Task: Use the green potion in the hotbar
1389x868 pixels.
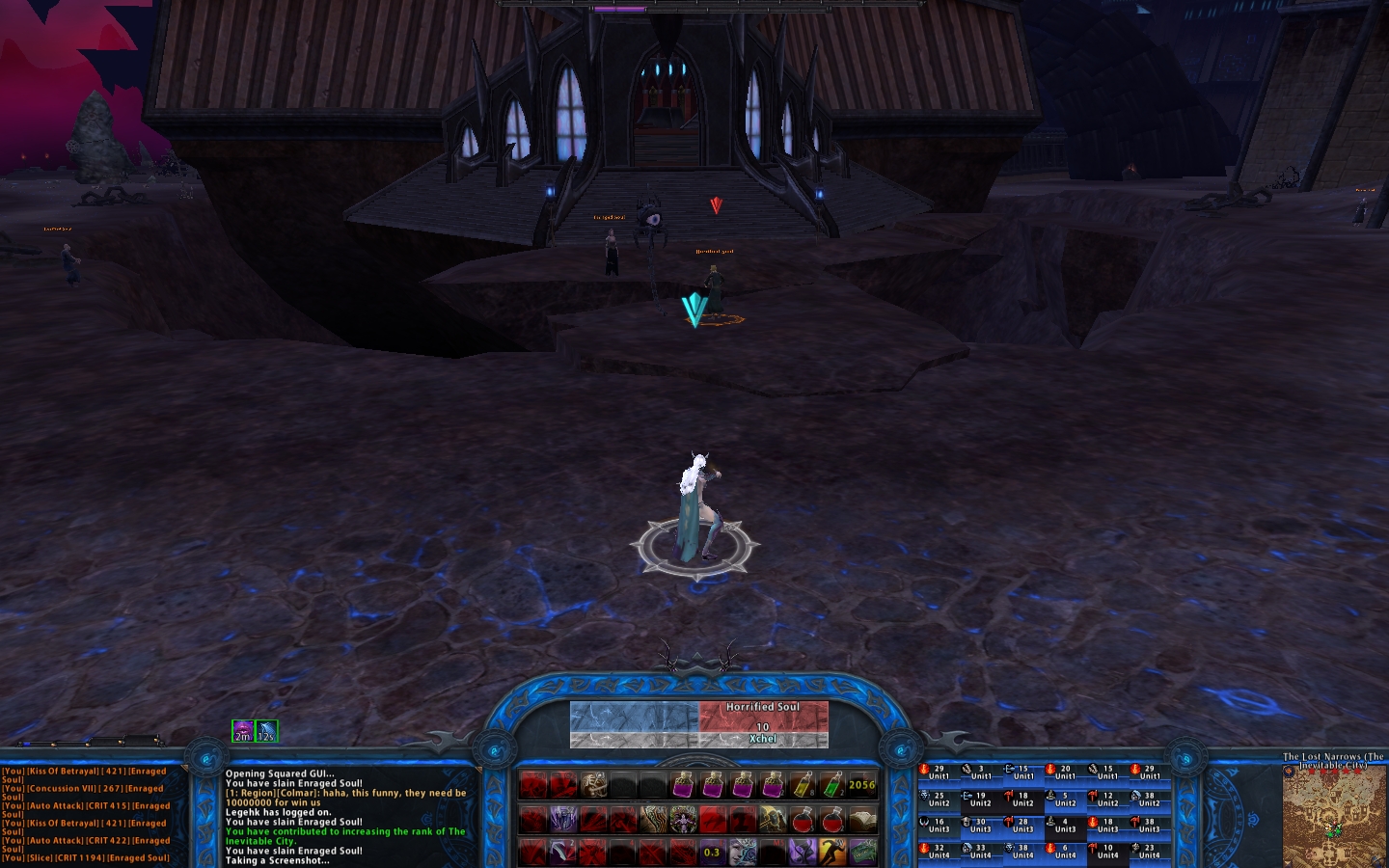Action: (x=831, y=785)
